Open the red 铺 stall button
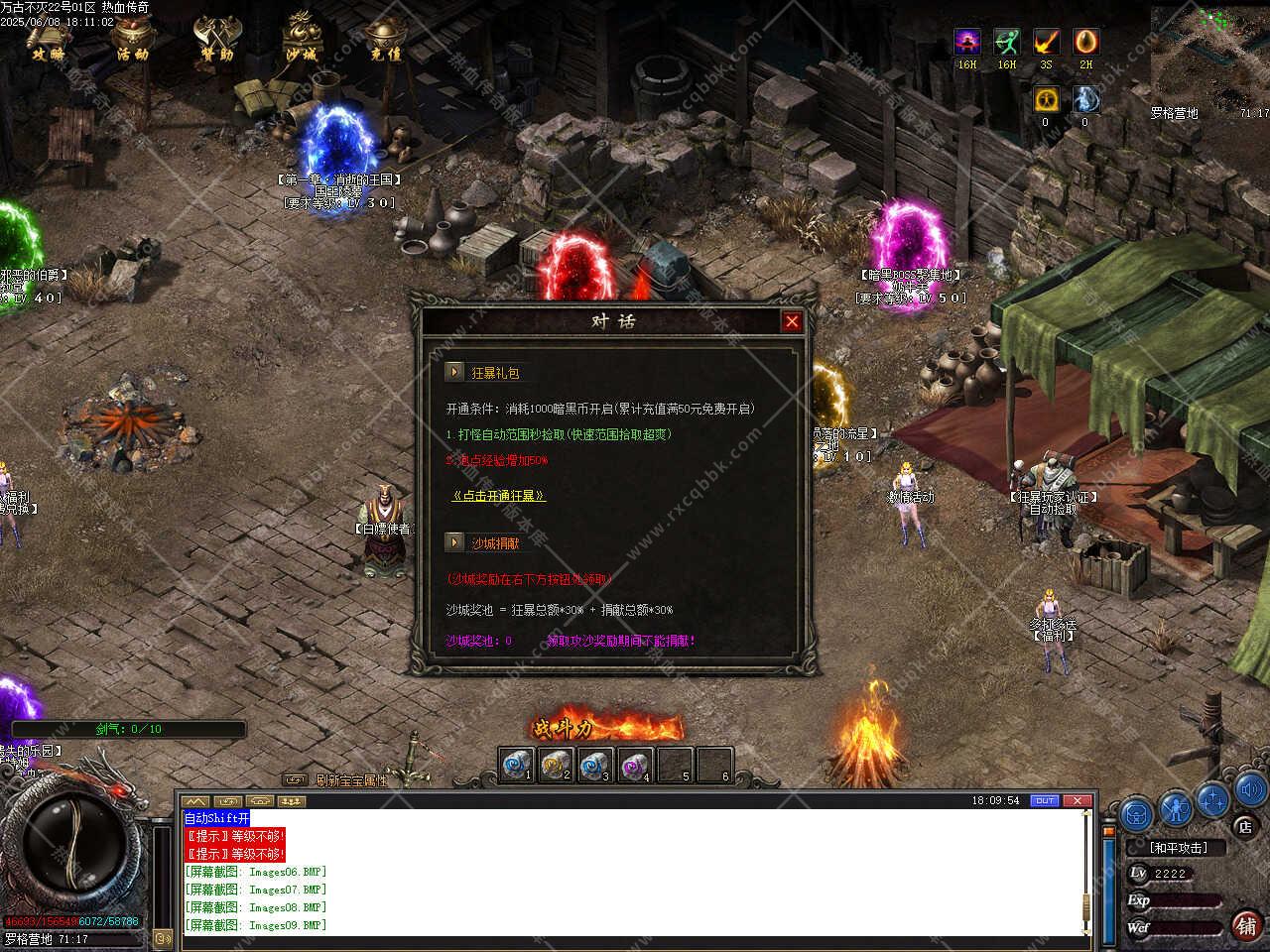Viewport: 1270px width, 952px height. (x=1246, y=924)
